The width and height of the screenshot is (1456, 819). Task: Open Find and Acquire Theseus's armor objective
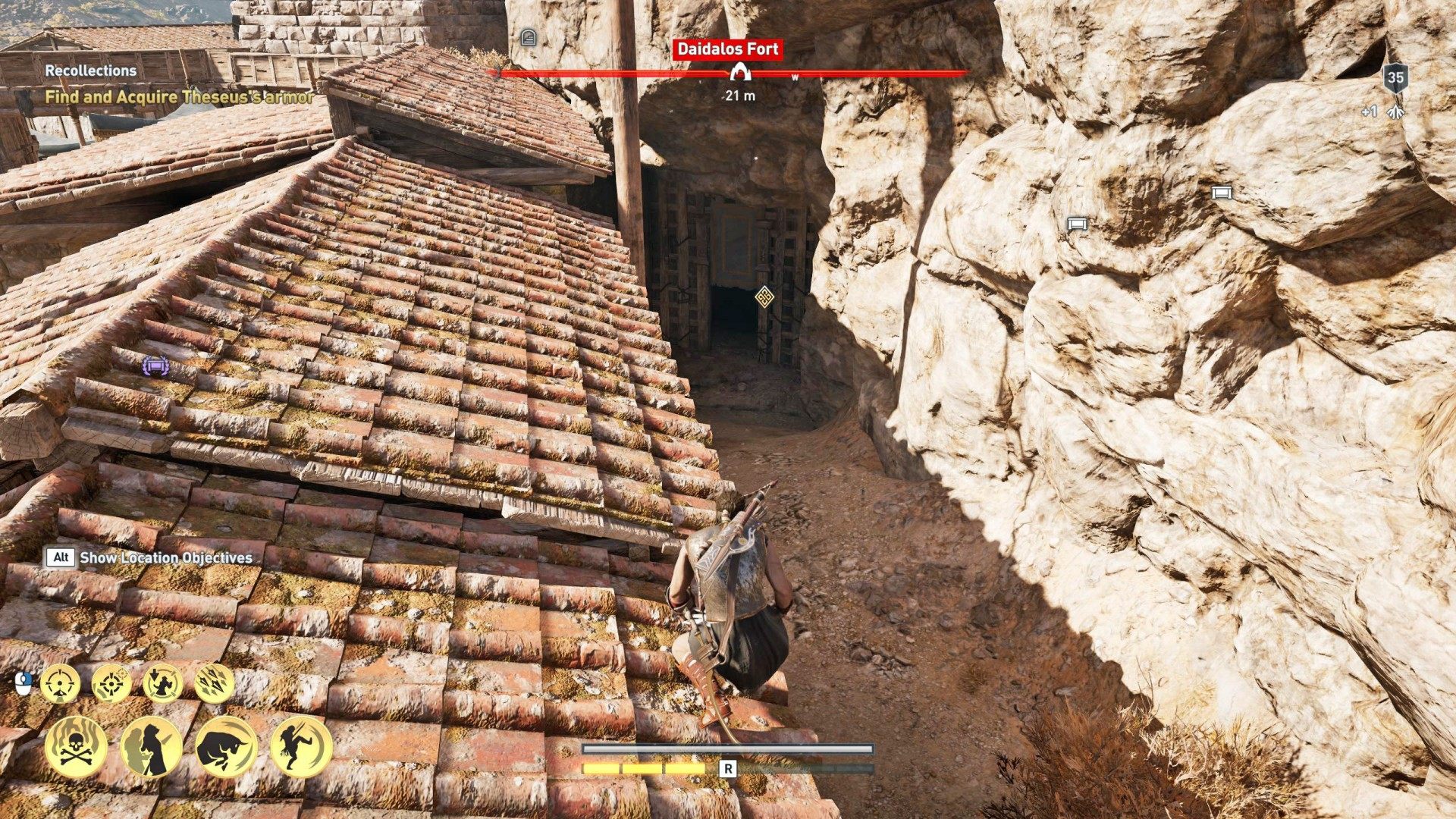(x=180, y=97)
